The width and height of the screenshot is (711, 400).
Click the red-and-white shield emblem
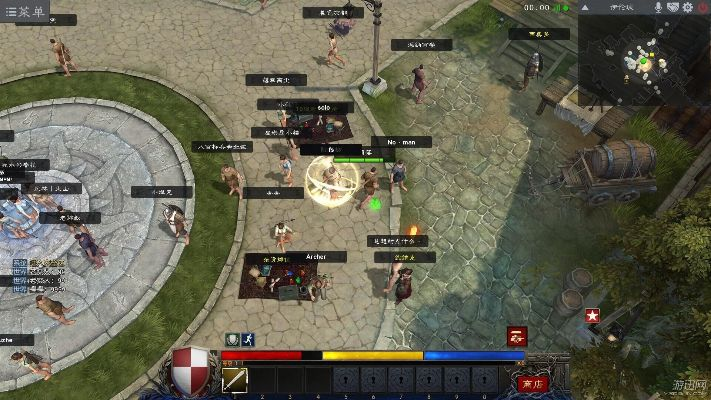click(191, 364)
